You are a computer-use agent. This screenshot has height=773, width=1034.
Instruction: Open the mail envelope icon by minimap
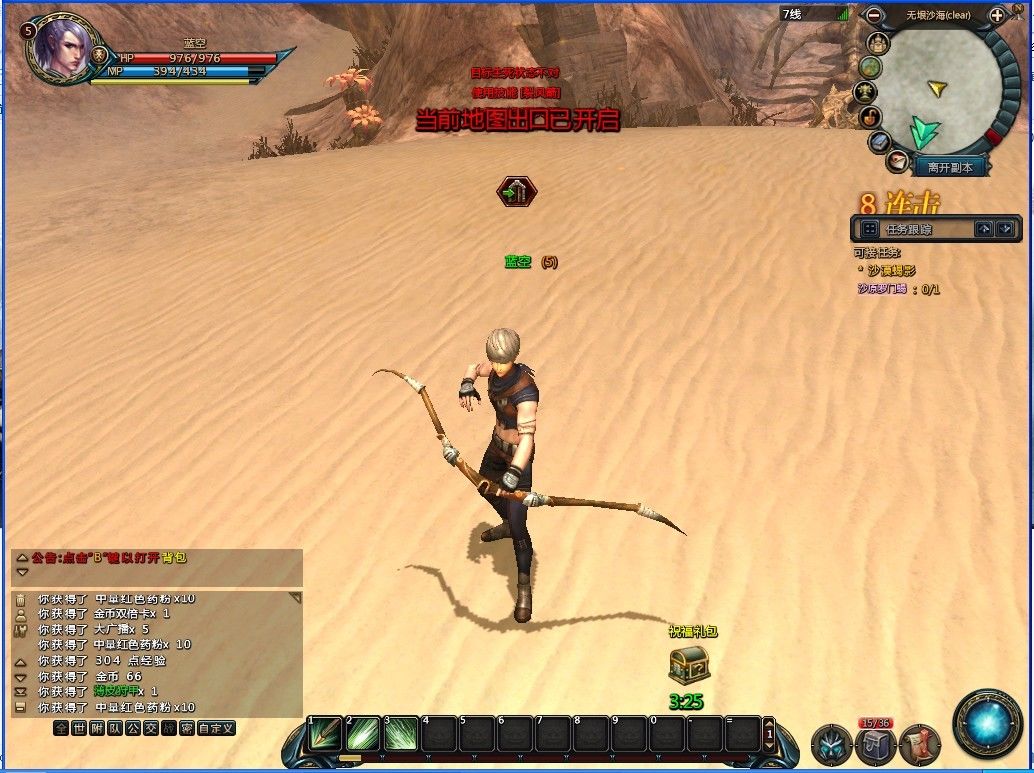coord(897,161)
